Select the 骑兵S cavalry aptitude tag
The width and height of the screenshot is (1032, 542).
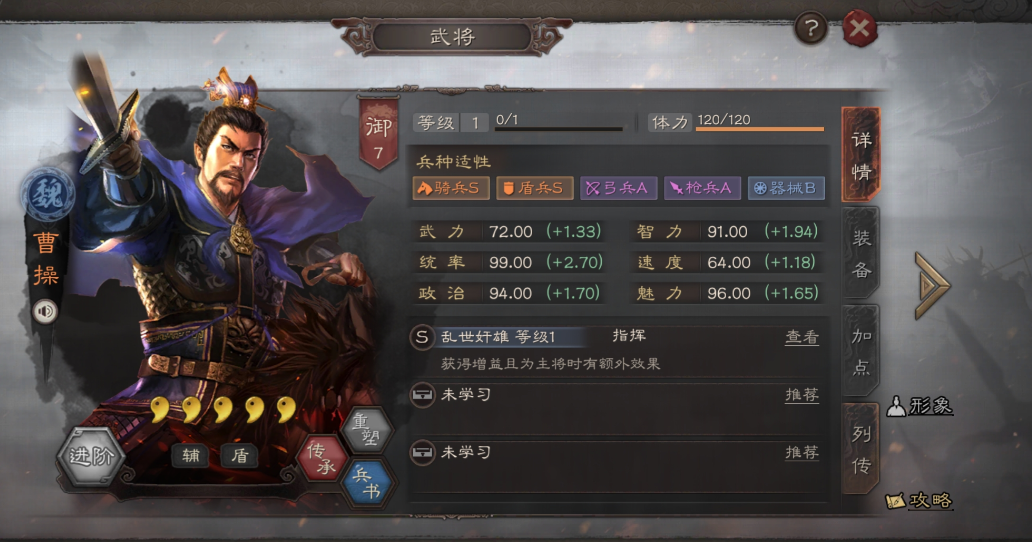pos(450,187)
